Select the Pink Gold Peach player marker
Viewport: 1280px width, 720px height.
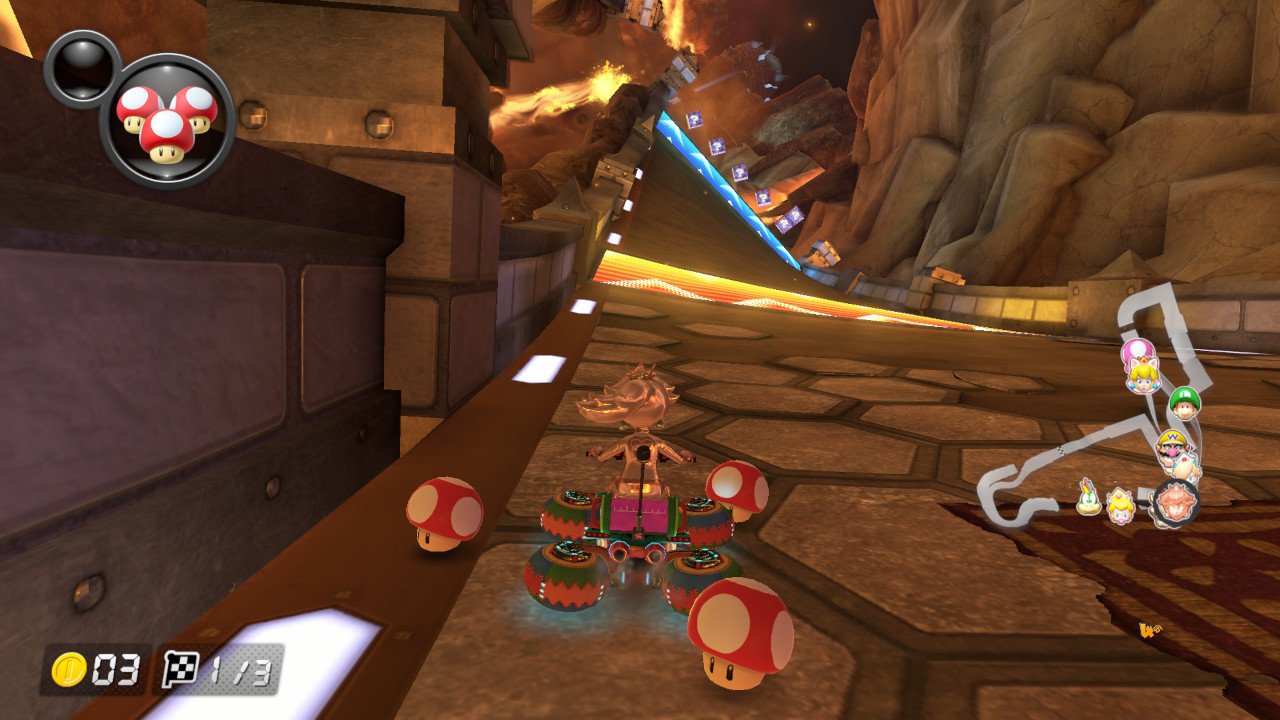click(x=1174, y=502)
